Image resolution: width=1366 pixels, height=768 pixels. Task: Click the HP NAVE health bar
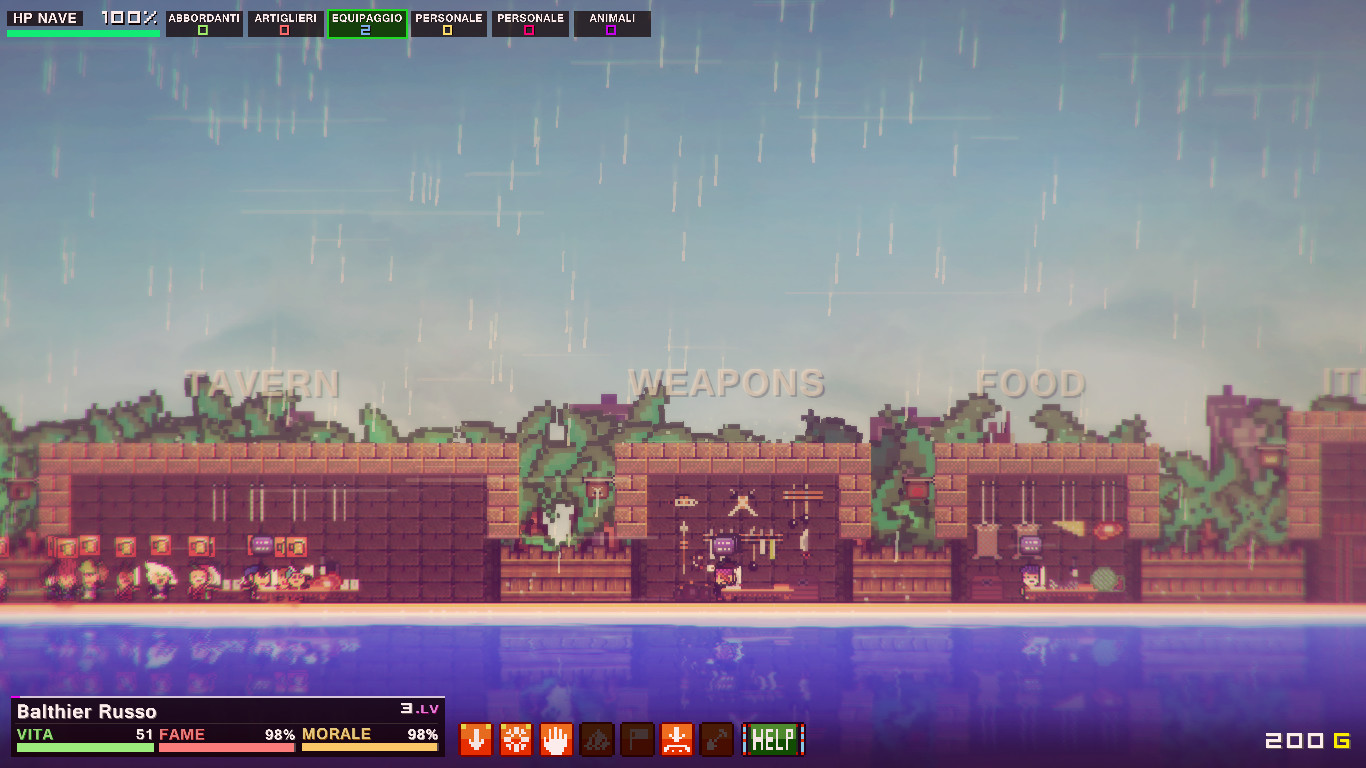click(x=83, y=31)
